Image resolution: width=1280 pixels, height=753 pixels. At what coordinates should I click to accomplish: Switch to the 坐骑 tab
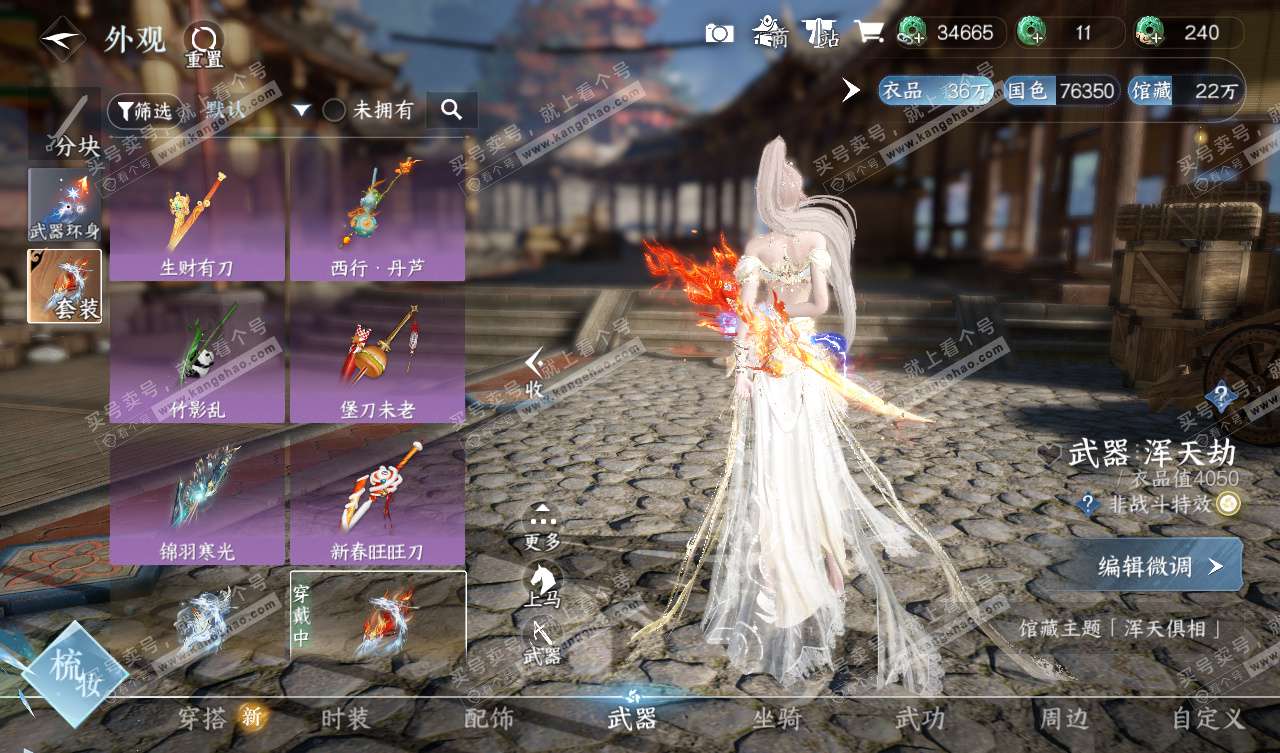(x=777, y=718)
